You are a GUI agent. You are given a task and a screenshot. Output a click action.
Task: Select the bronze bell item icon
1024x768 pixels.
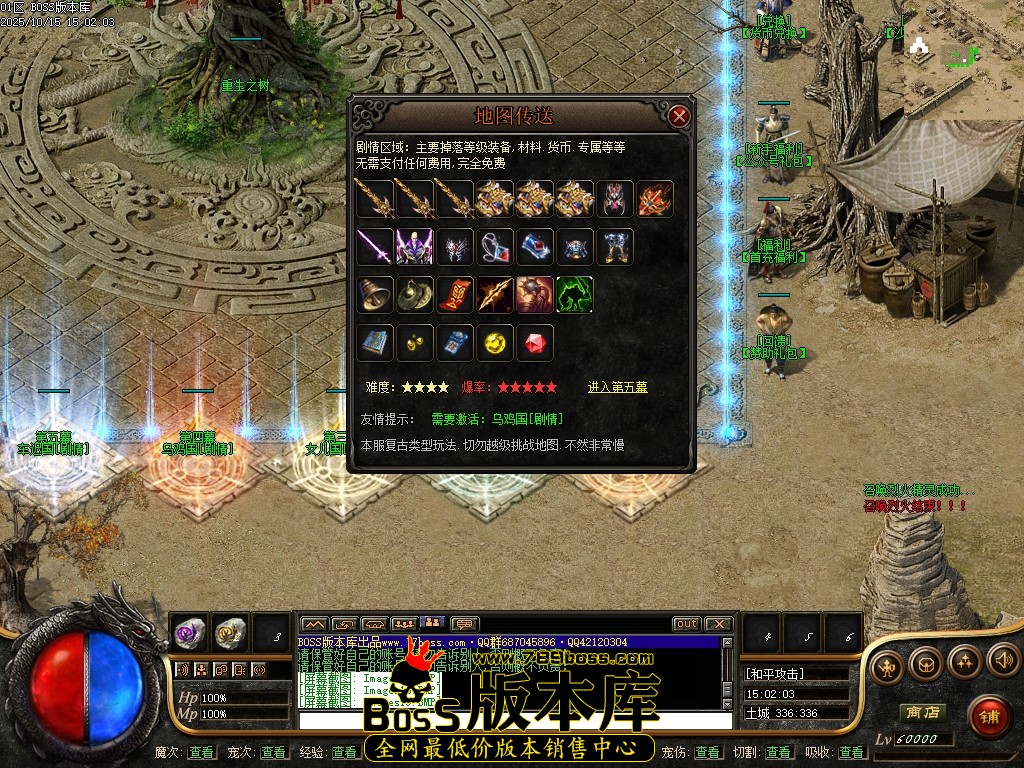(x=375, y=294)
